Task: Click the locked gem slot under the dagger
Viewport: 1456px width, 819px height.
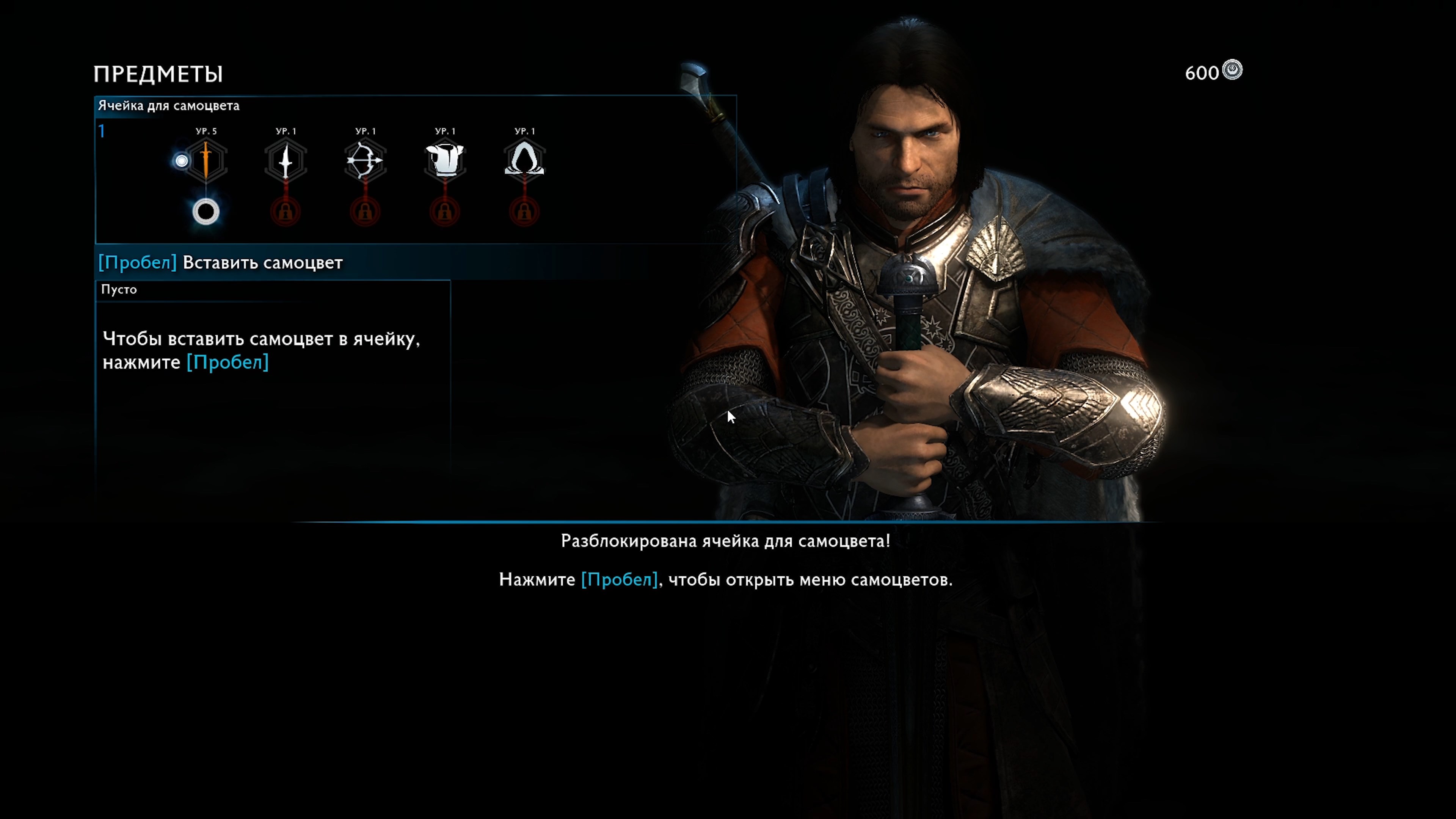Action: pyautogui.click(x=286, y=212)
